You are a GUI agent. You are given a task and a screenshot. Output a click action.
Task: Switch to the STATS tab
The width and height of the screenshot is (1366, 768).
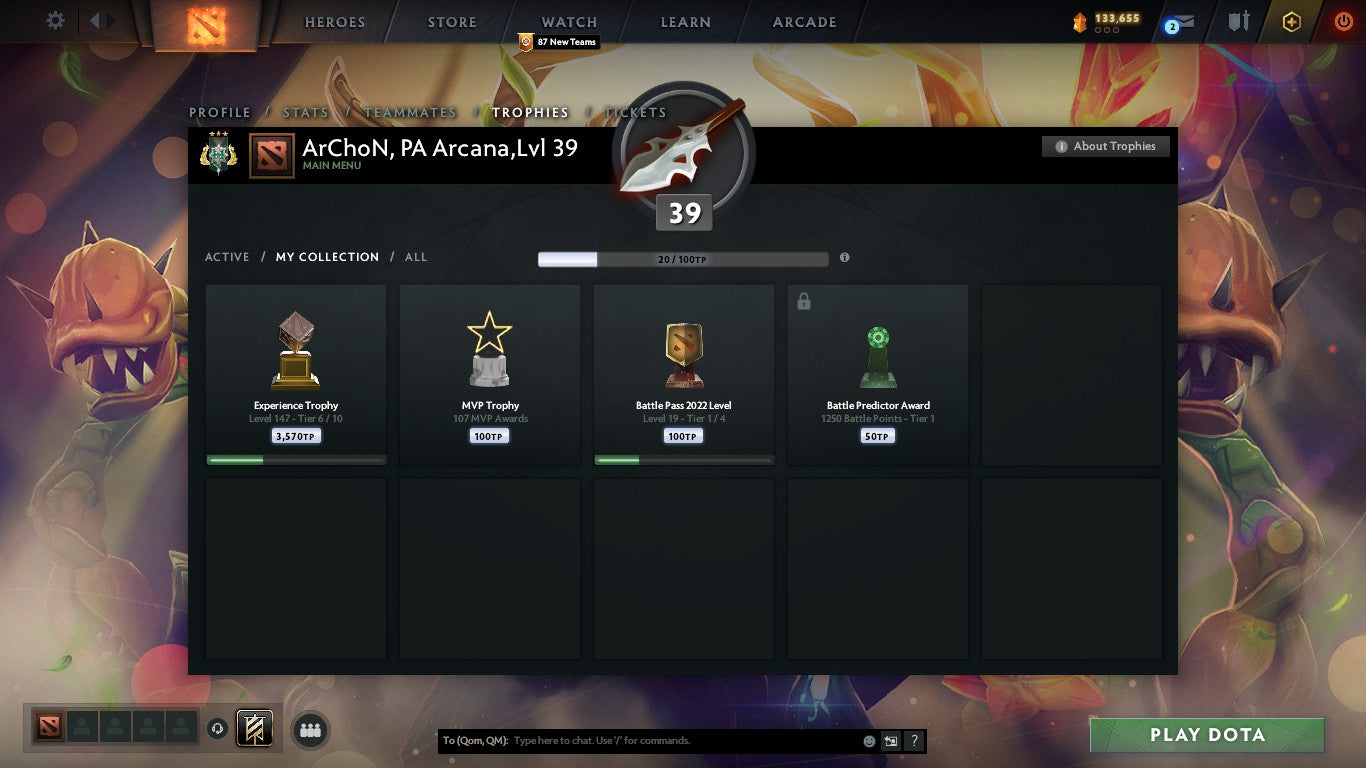click(x=306, y=112)
